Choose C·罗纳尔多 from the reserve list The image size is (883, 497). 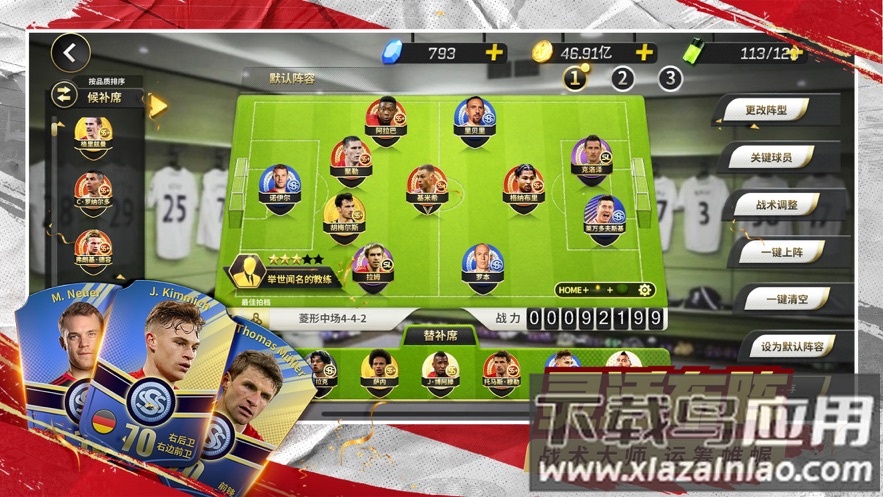point(93,187)
